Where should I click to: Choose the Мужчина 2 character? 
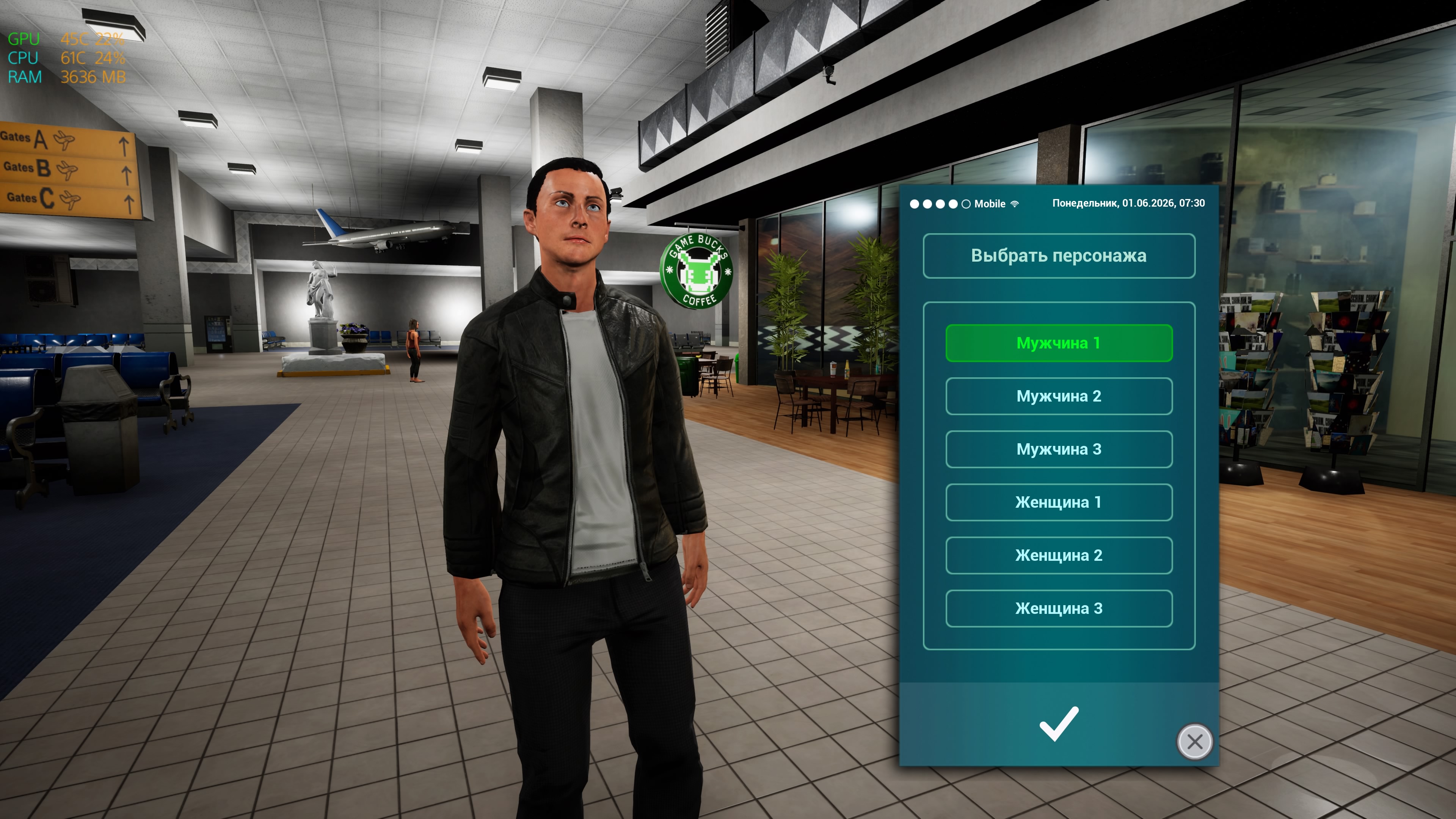point(1059,396)
